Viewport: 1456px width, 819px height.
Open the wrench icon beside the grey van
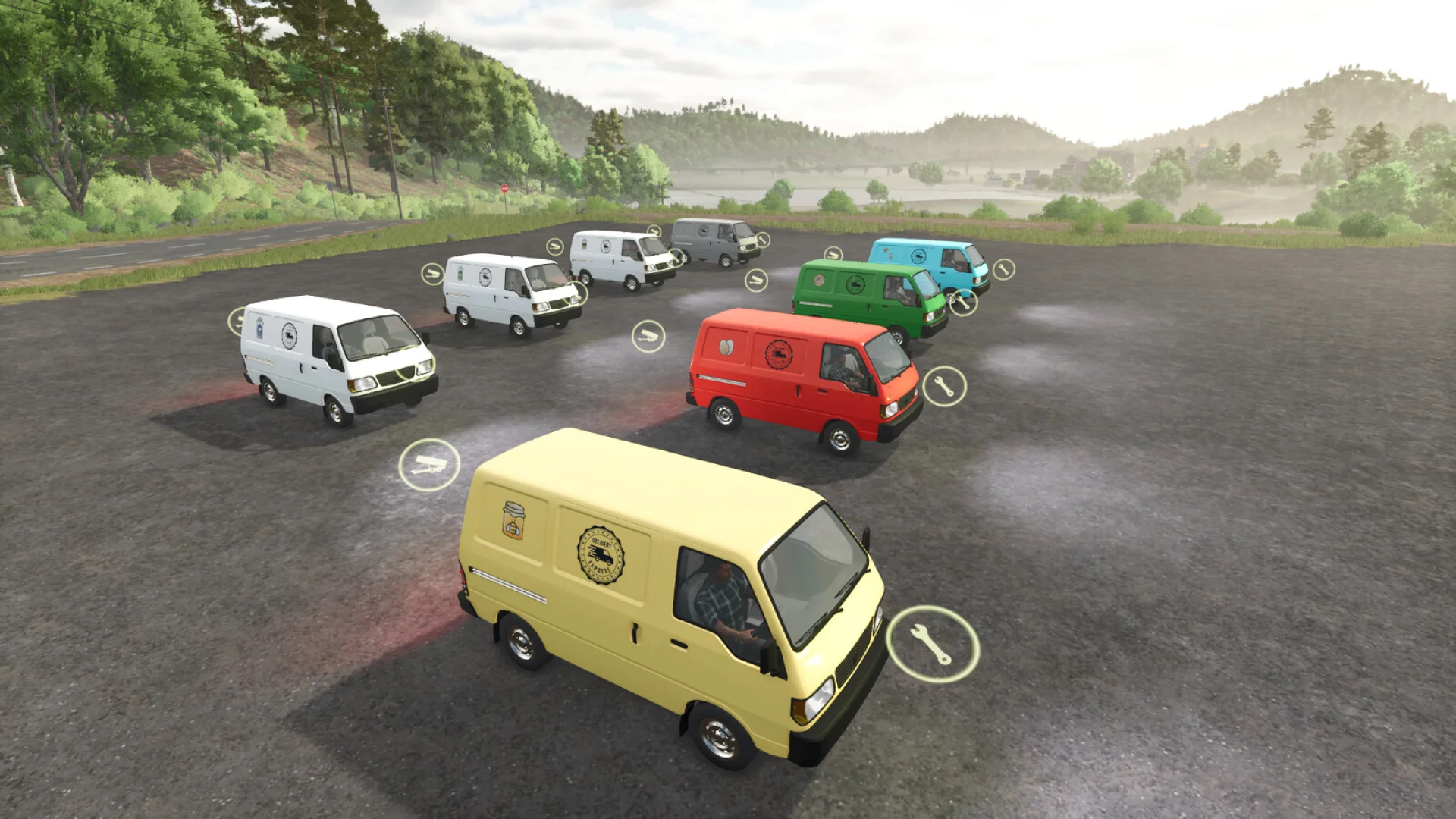coord(763,240)
